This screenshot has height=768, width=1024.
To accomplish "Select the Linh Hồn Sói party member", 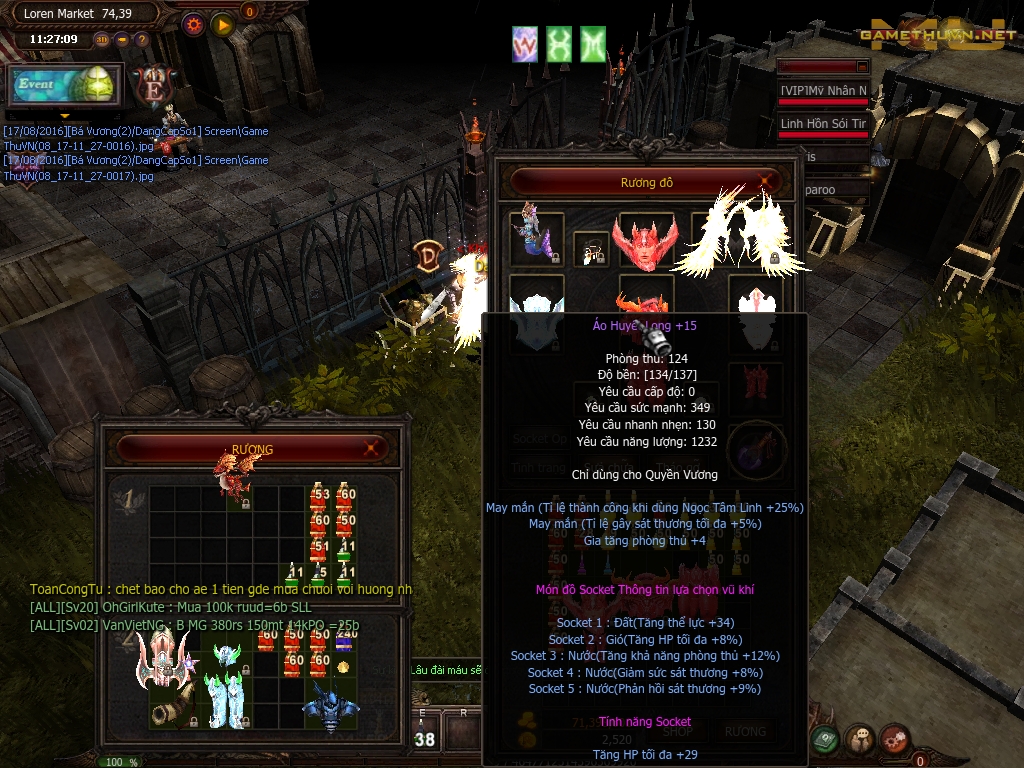I will pyautogui.click(x=823, y=124).
